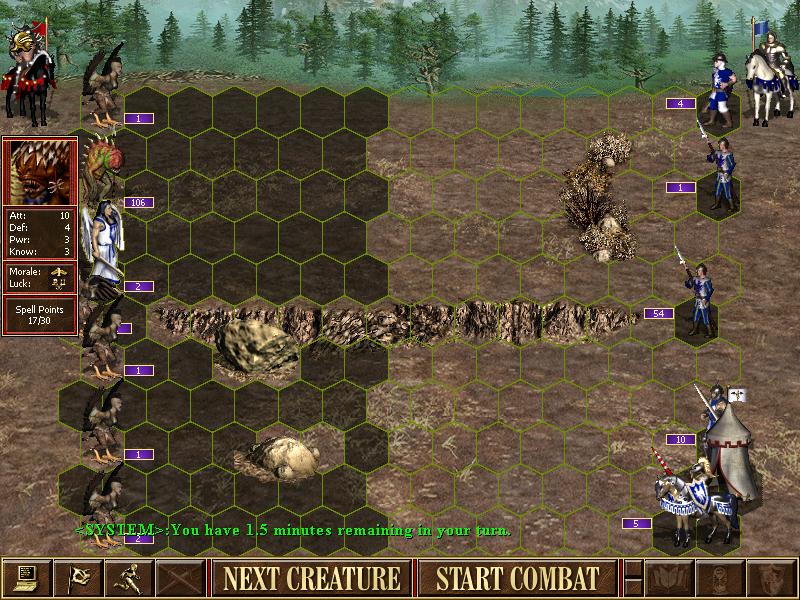Image resolution: width=800 pixels, height=600 pixels.
Task: Choose the hourglass wait button
Action: tap(718, 577)
